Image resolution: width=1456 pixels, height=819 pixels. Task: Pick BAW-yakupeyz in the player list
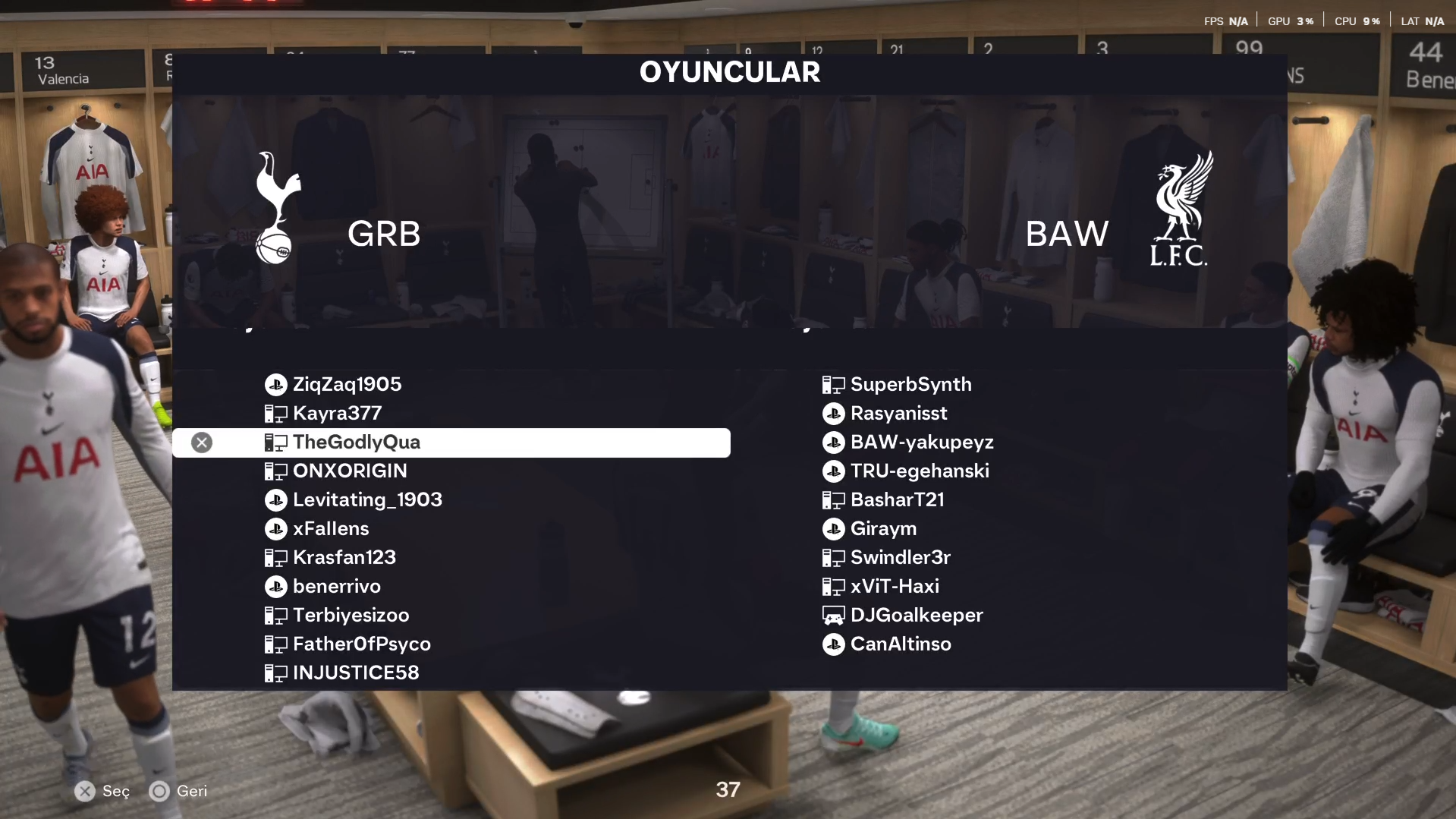point(922,443)
